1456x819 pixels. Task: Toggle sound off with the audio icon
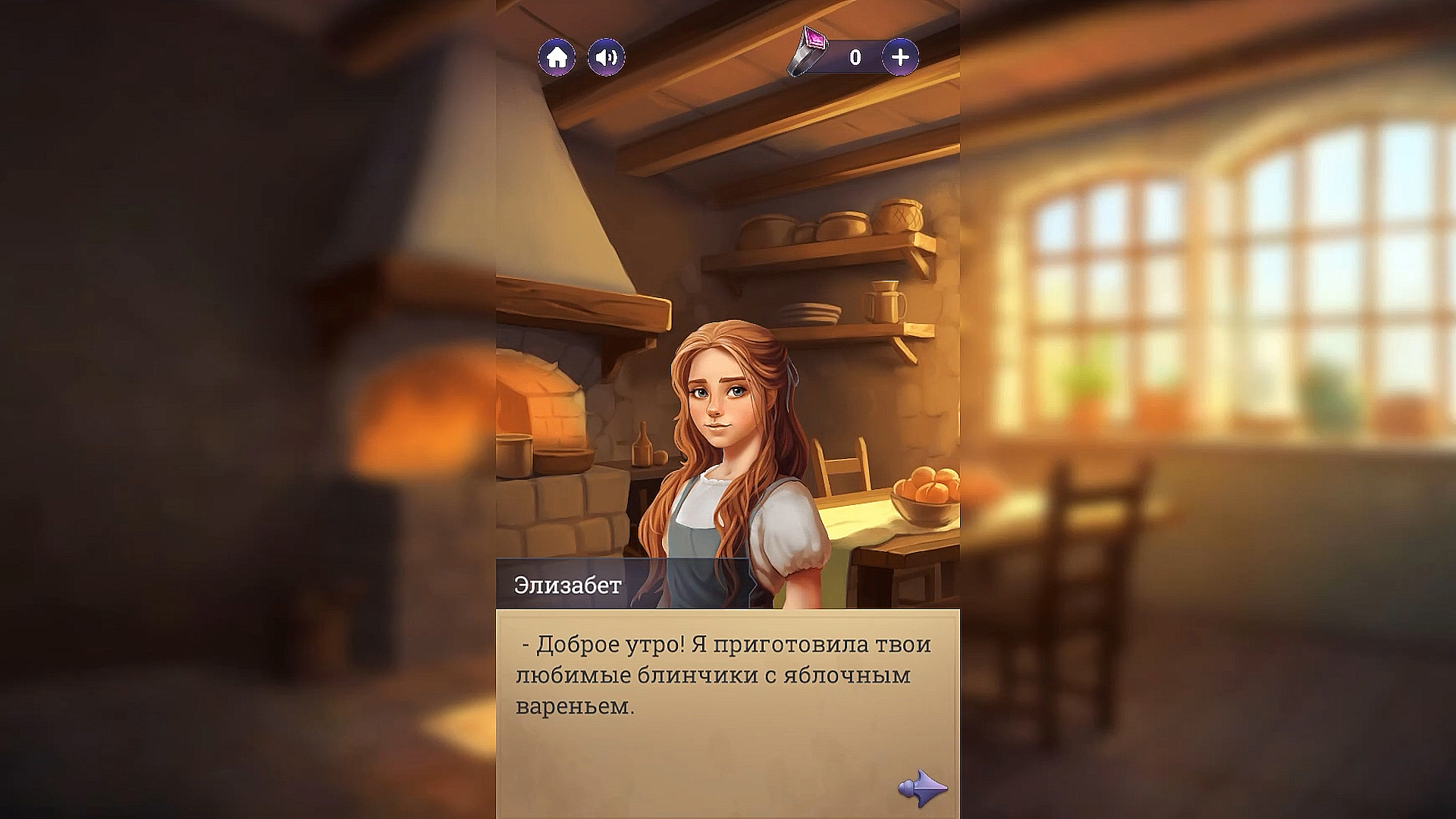pos(604,56)
